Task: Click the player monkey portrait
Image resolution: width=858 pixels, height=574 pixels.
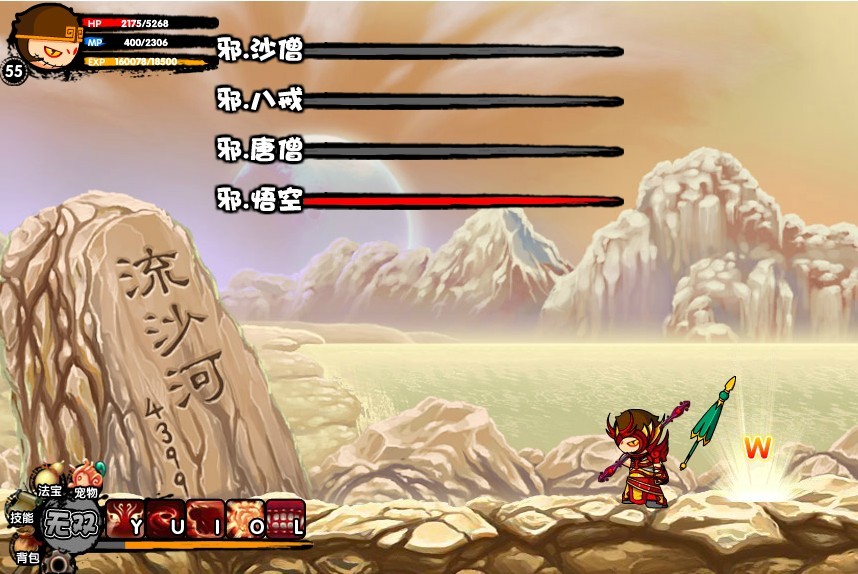Action: [x=42, y=34]
